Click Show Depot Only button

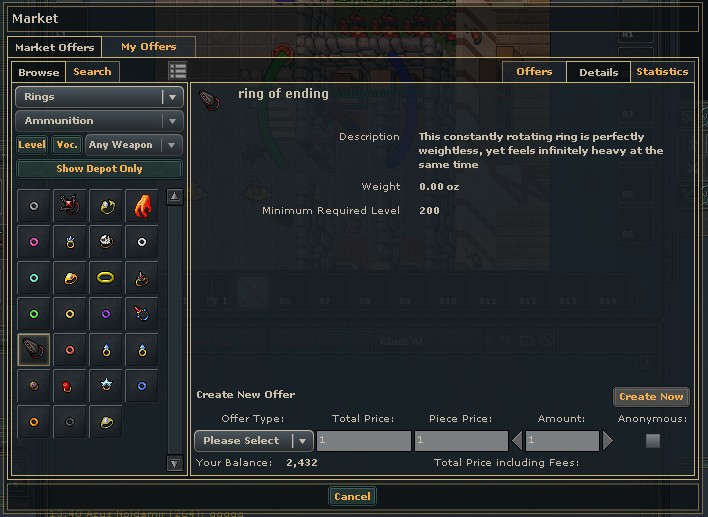coord(99,169)
